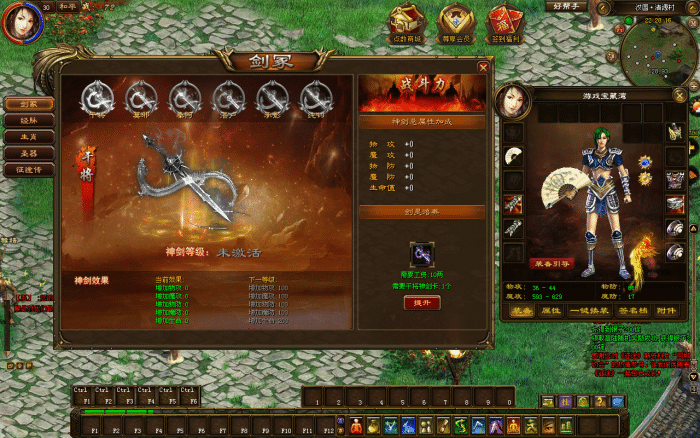The image size is (700, 438).
Task: Click the 一键换装 outfit swap tab
Action: click(591, 311)
